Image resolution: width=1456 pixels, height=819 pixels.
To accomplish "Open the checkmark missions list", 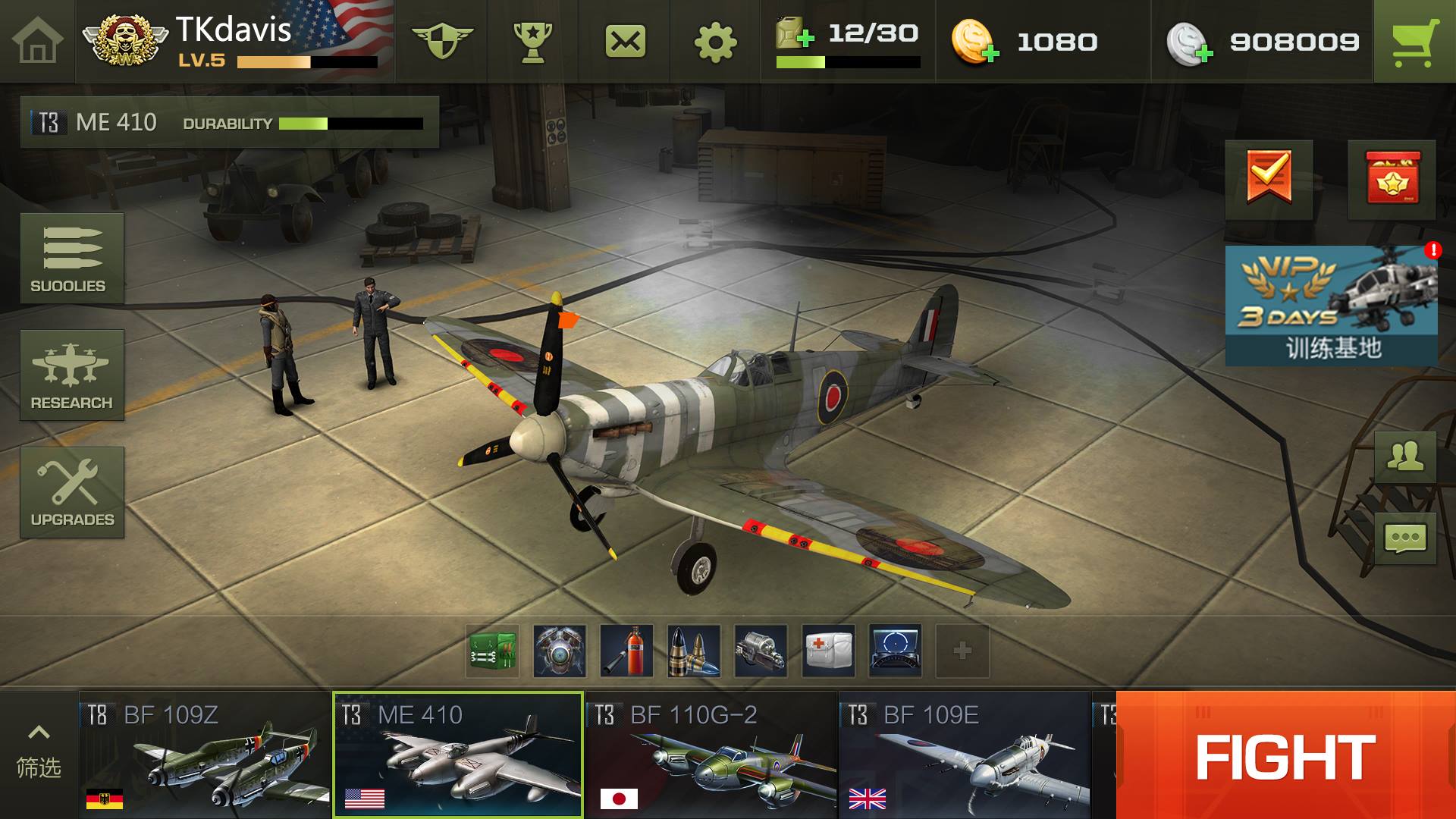I will [x=1269, y=179].
